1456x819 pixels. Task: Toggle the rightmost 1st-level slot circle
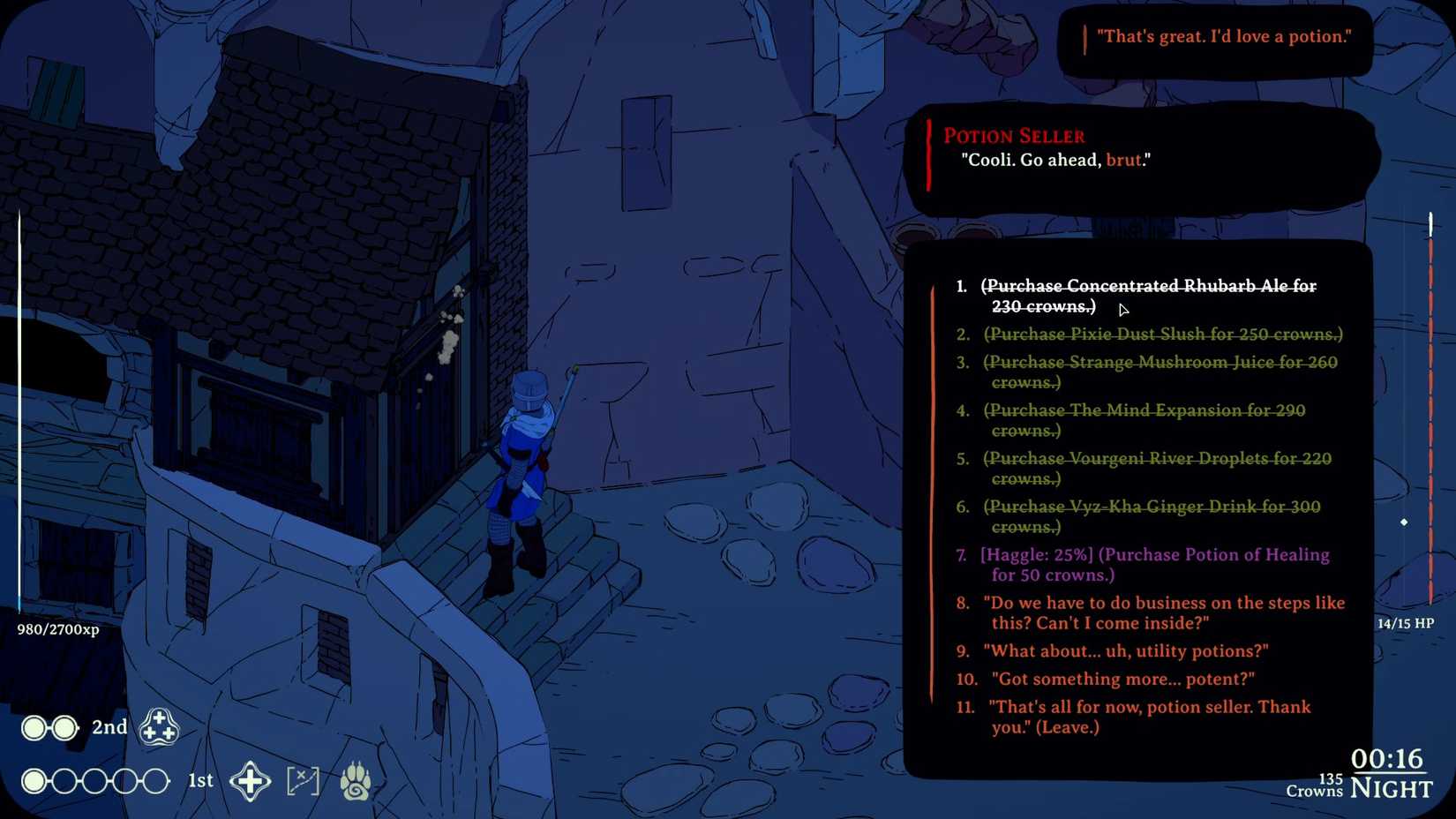click(156, 780)
